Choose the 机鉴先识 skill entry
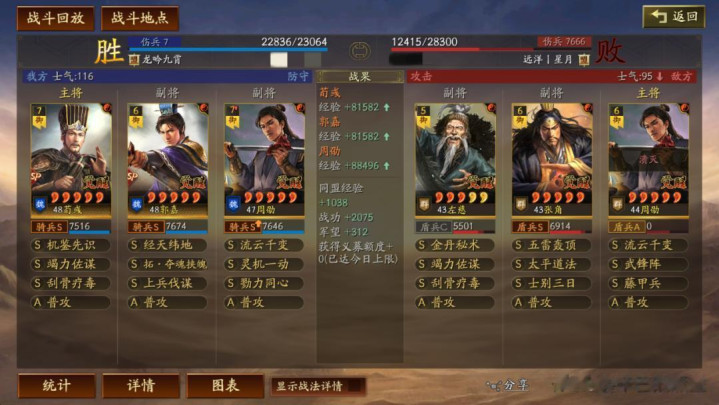This screenshot has height=405, width=719. click(x=71, y=245)
